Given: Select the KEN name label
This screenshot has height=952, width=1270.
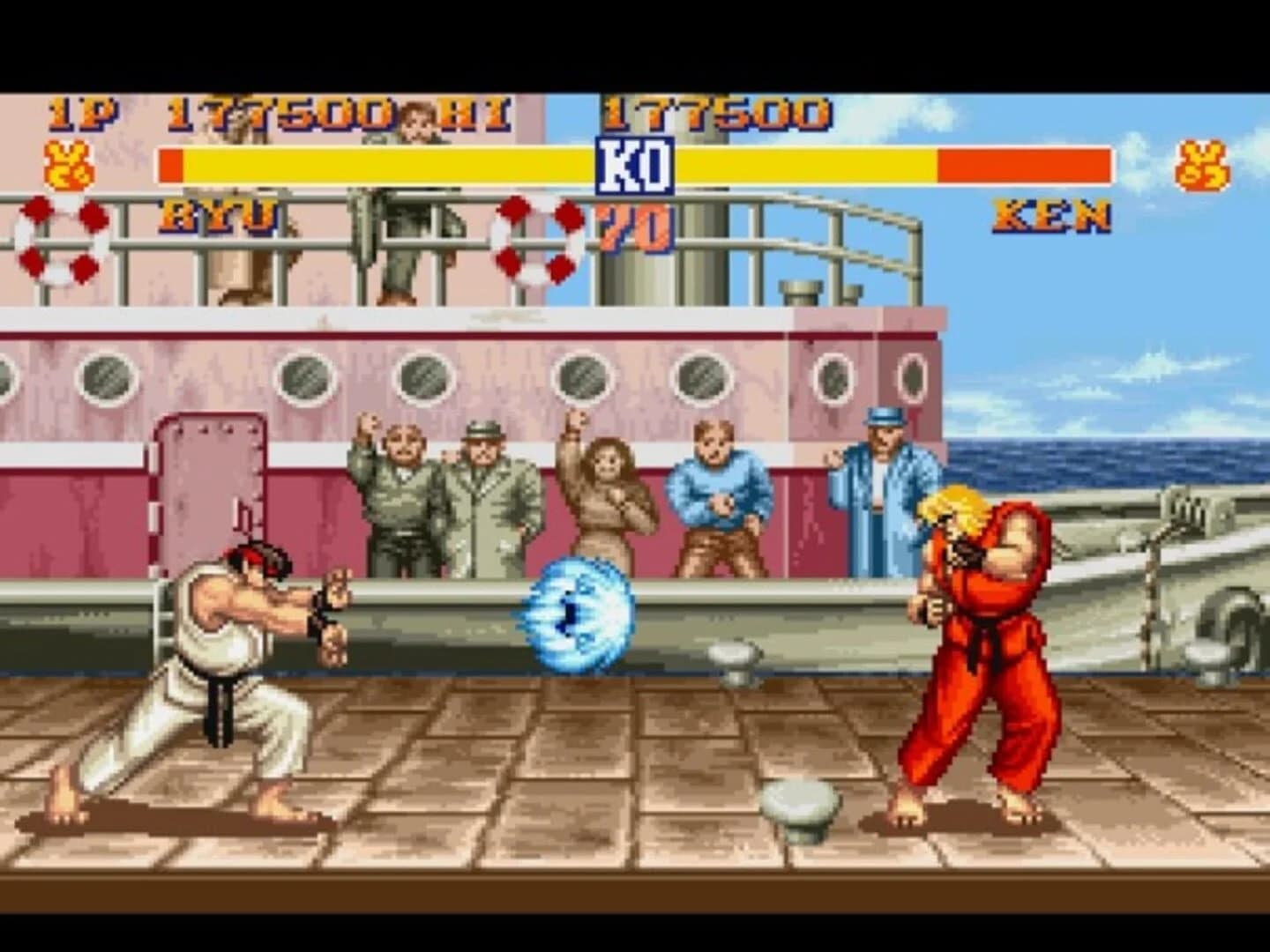Looking at the screenshot, I should (x=1050, y=218).
